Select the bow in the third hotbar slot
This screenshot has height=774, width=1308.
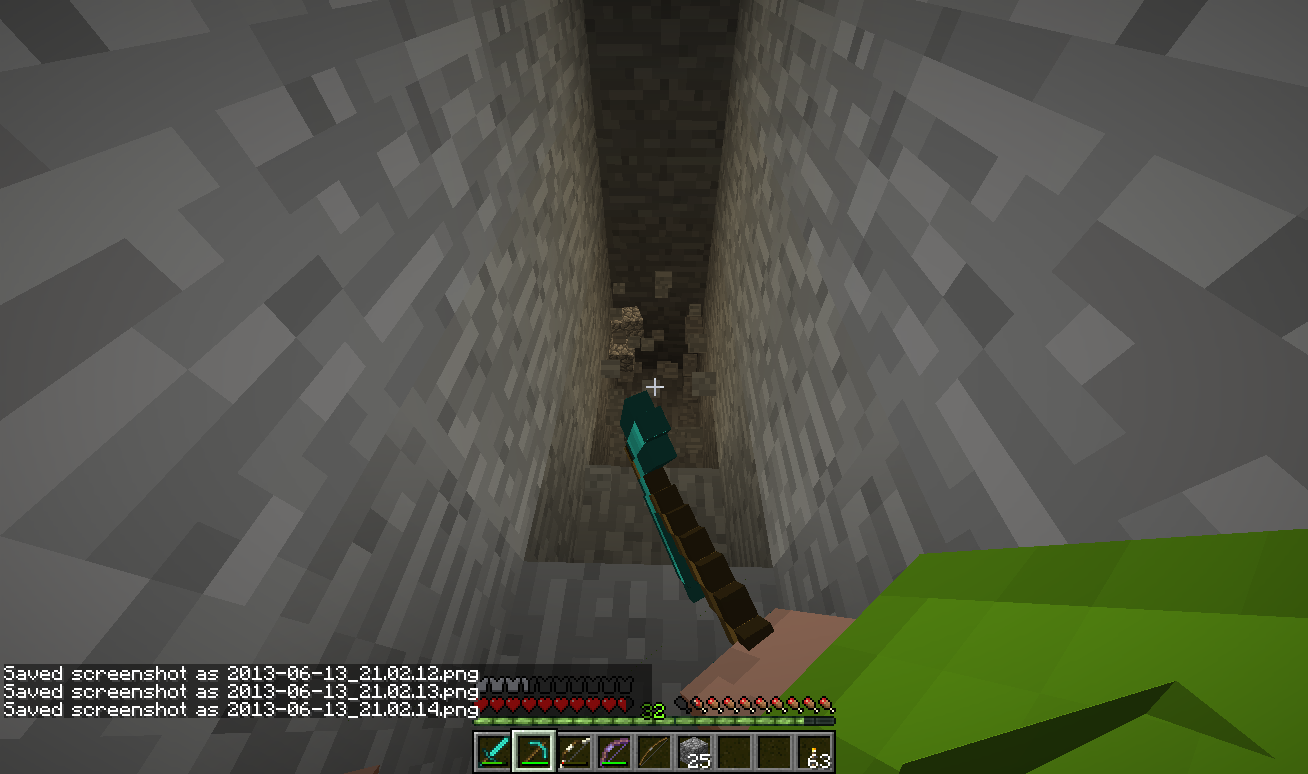[x=572, y=750]
